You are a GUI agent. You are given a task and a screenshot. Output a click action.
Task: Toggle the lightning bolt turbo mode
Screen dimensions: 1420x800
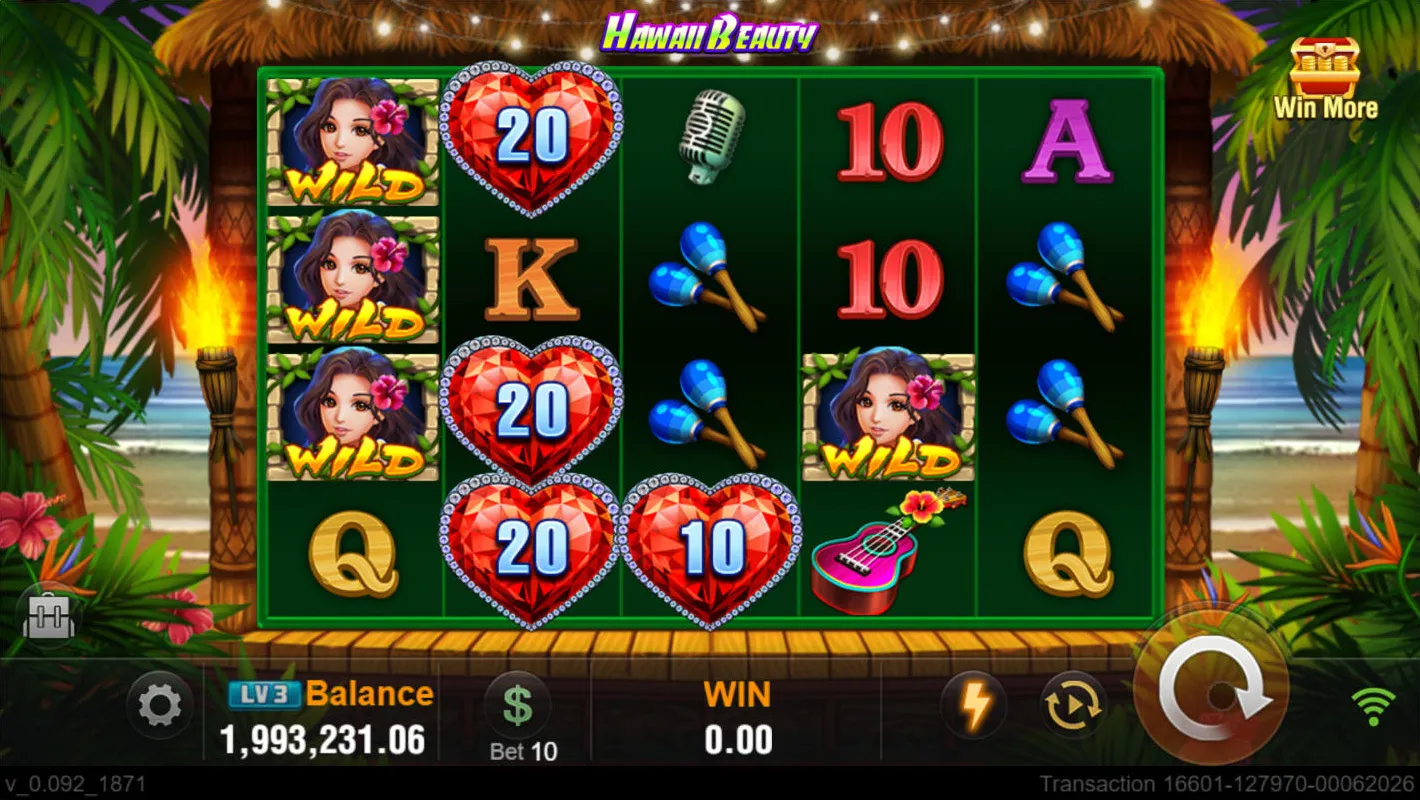click(975, 706)
